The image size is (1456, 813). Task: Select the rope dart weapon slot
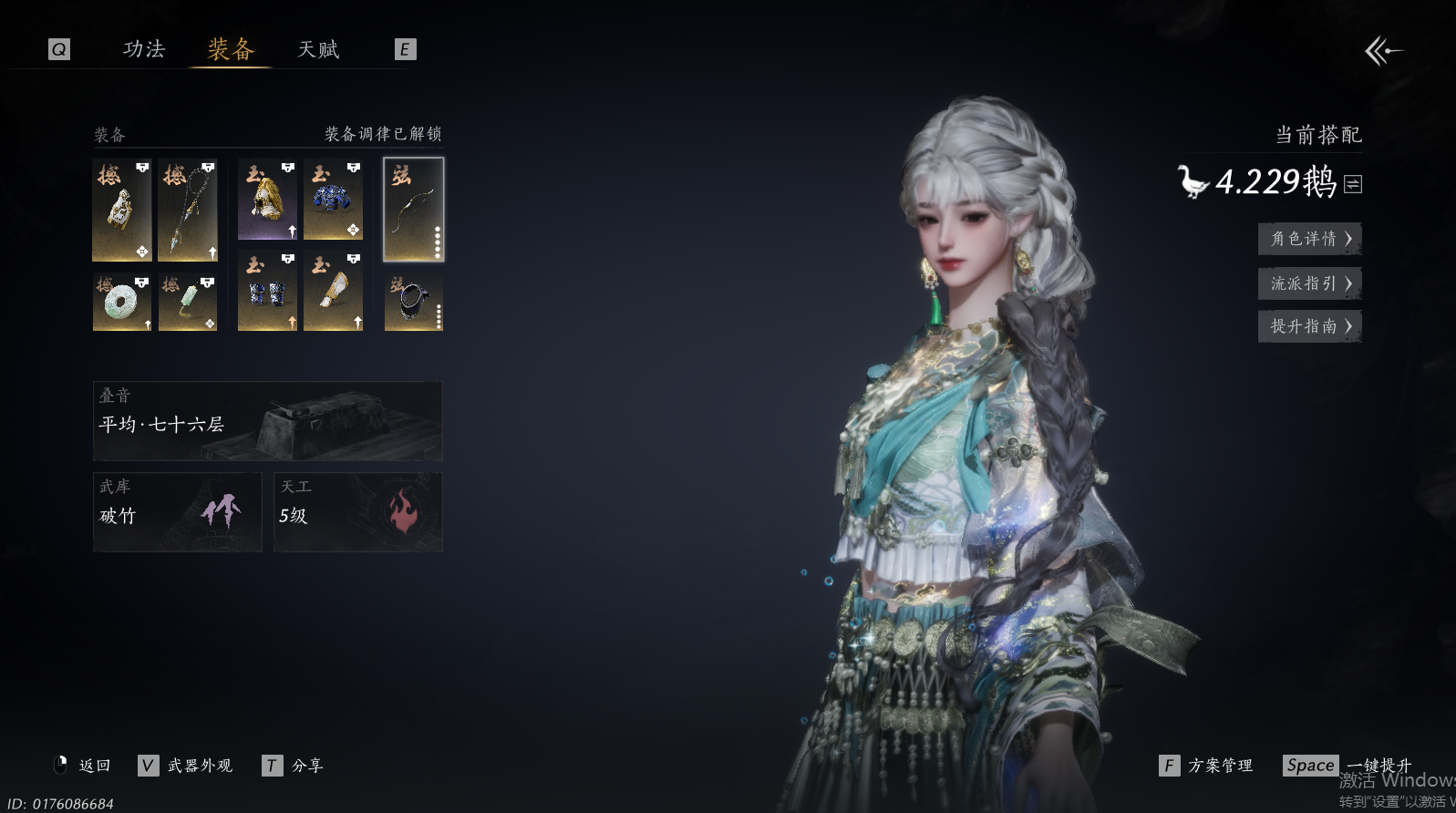coord(188,210)
